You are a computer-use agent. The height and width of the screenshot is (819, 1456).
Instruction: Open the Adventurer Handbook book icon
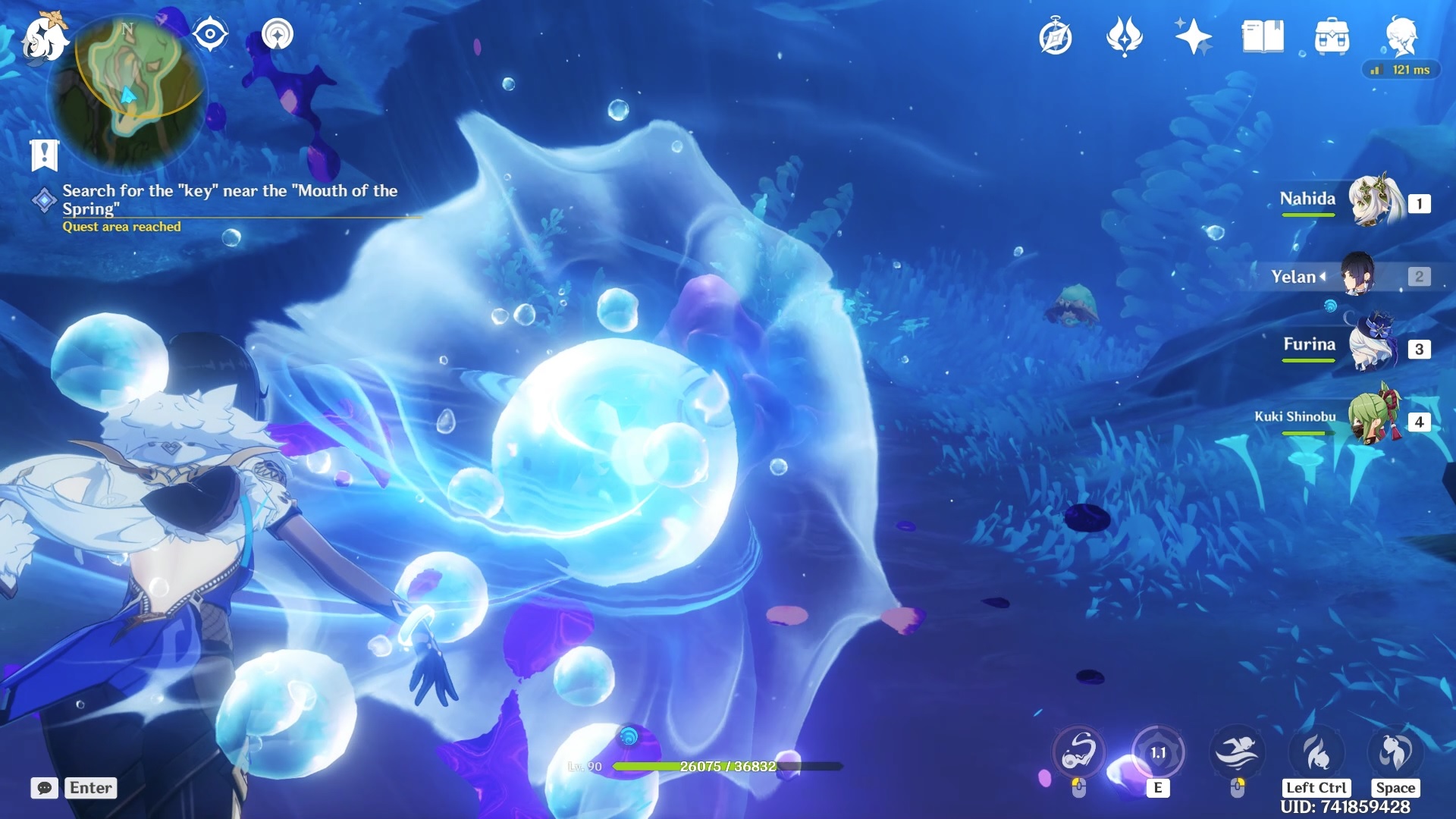(x=1263, y=36)
